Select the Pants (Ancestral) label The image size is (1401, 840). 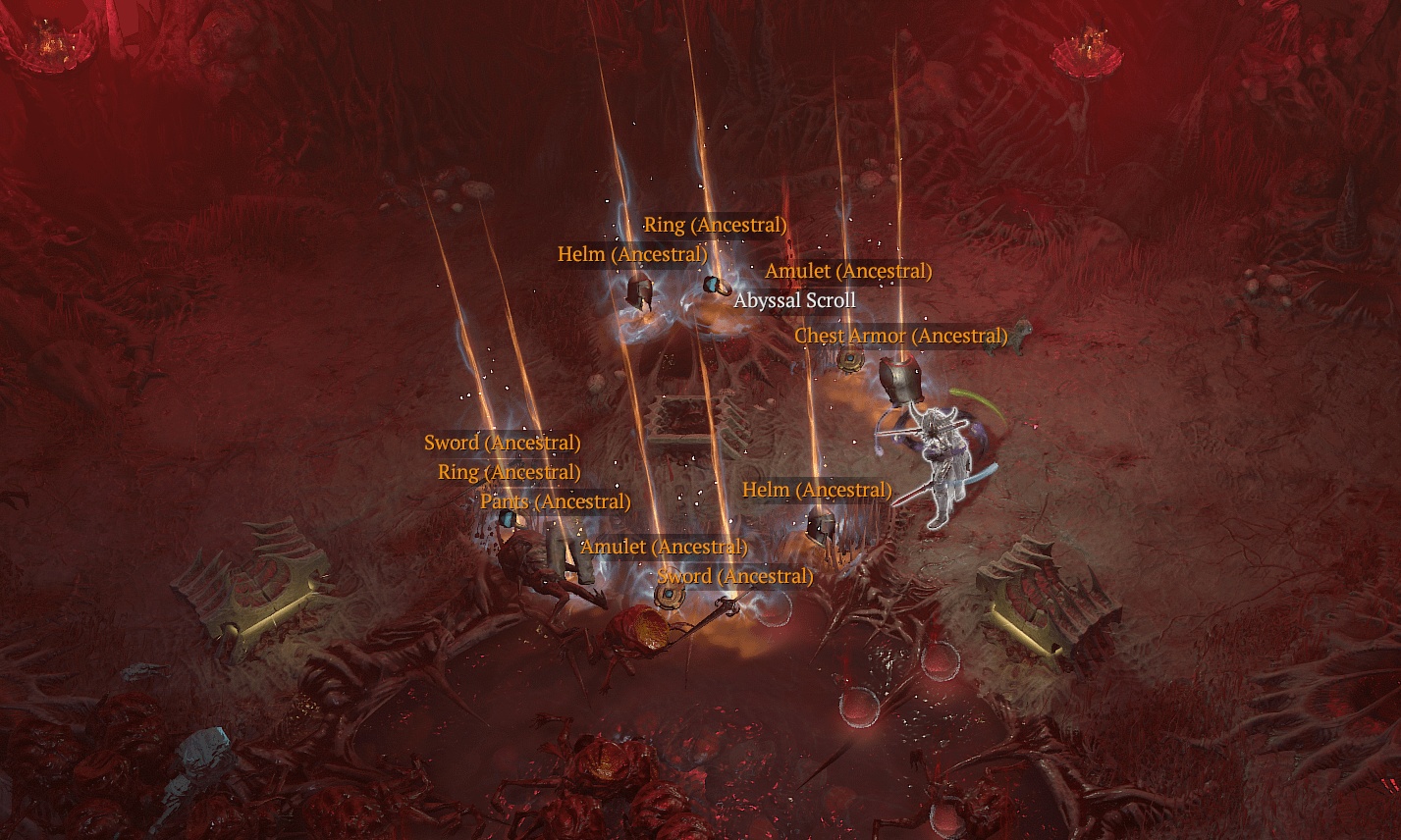(x=556, y=500)
